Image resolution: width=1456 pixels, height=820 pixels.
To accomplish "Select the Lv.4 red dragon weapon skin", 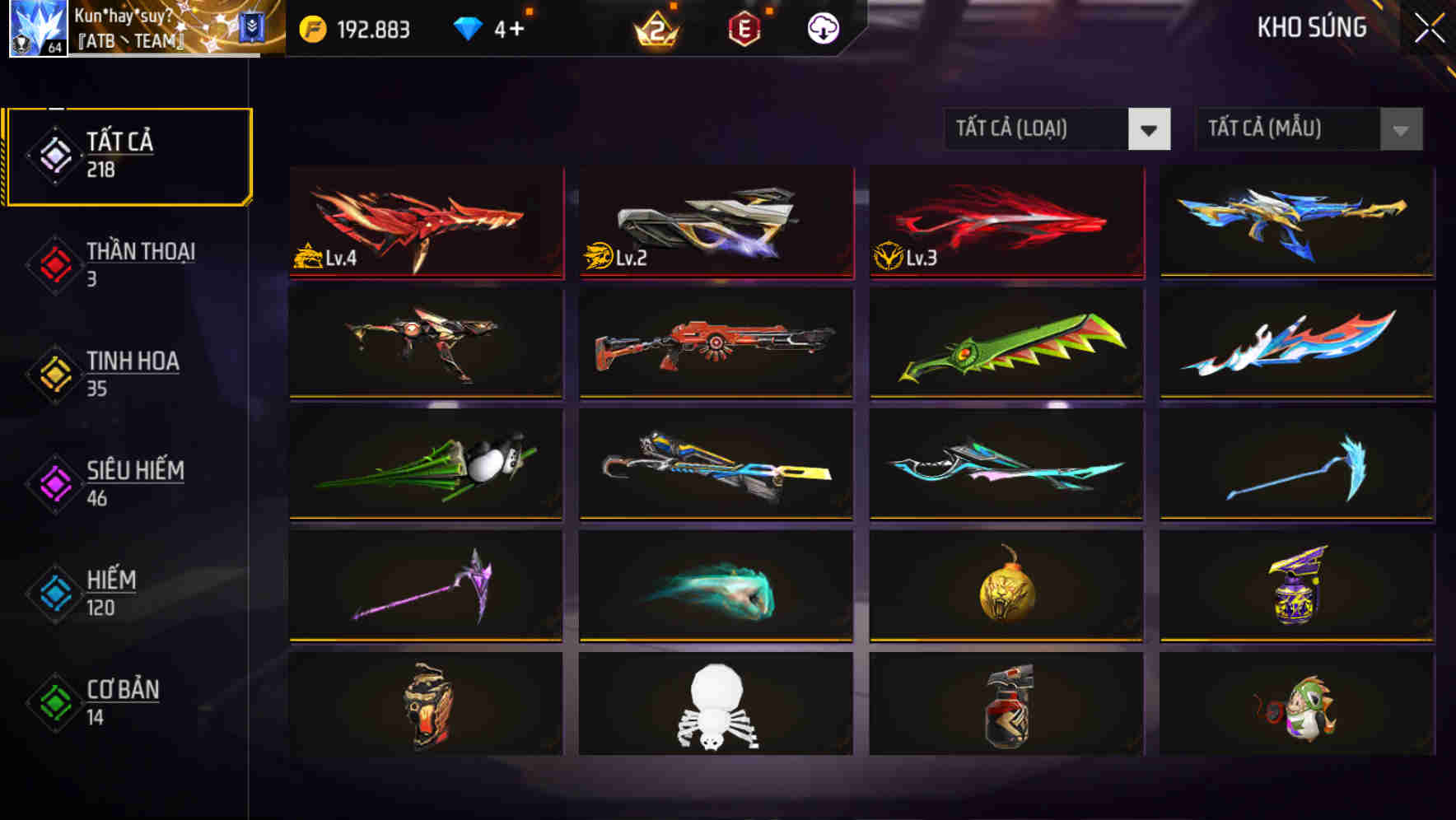I will coord(425,222).
